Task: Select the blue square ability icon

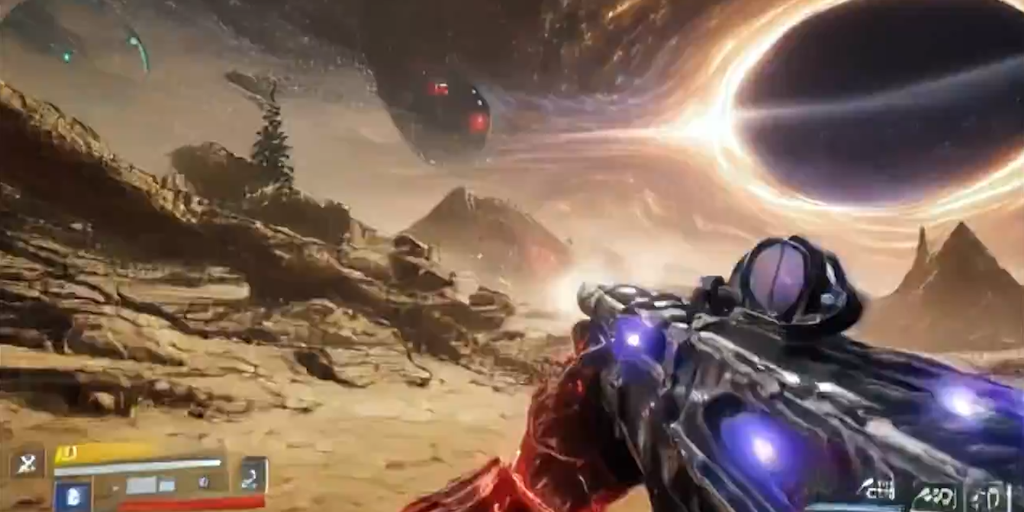Action: click(x=73, y=496)
